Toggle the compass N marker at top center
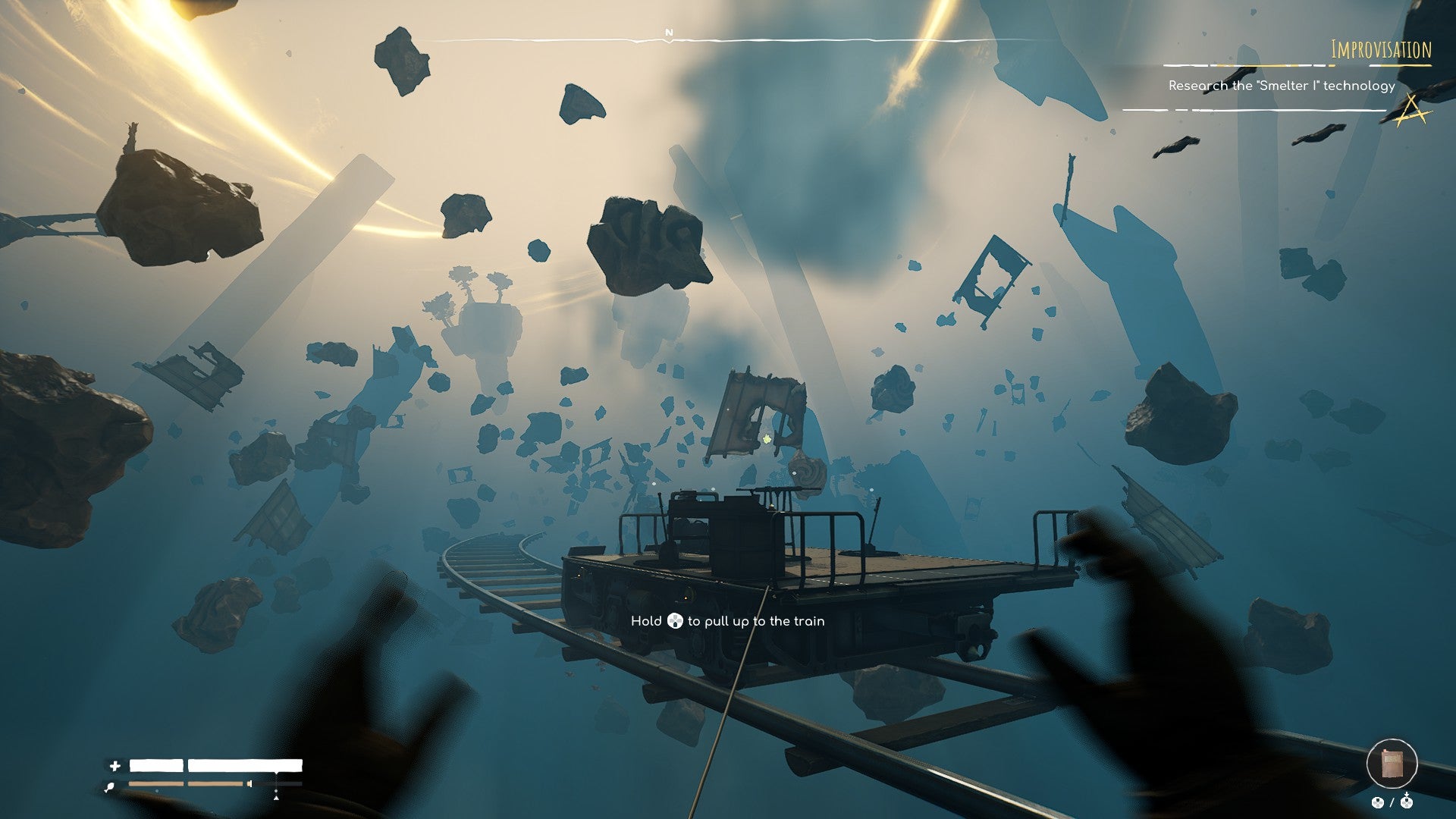Viewport: 1456px width, 819px height. pos(668,33)
